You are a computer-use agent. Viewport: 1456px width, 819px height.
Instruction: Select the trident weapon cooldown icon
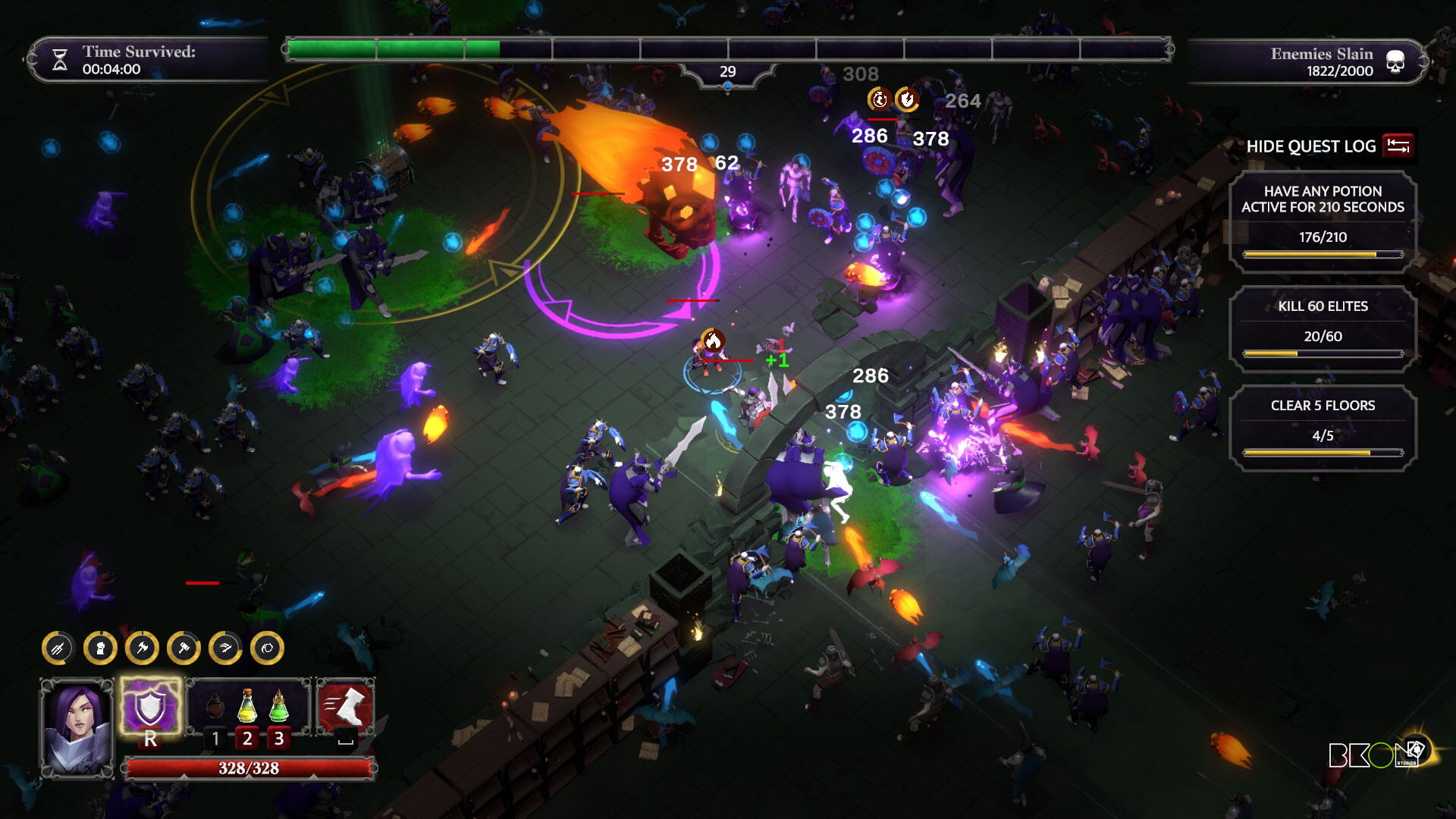58,648
